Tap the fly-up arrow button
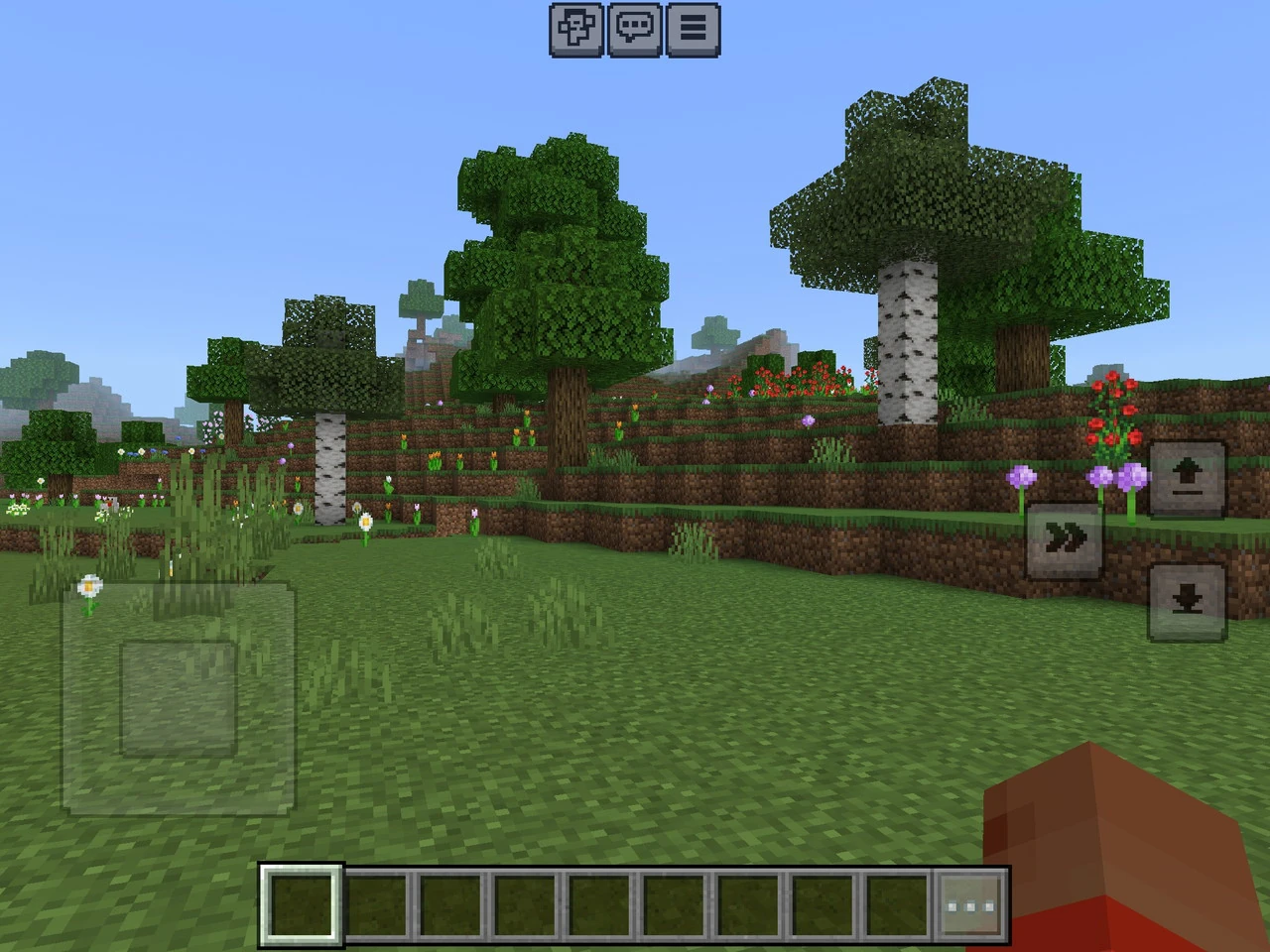Screen dimensions: 1270x952 [x=1188, y=480]
